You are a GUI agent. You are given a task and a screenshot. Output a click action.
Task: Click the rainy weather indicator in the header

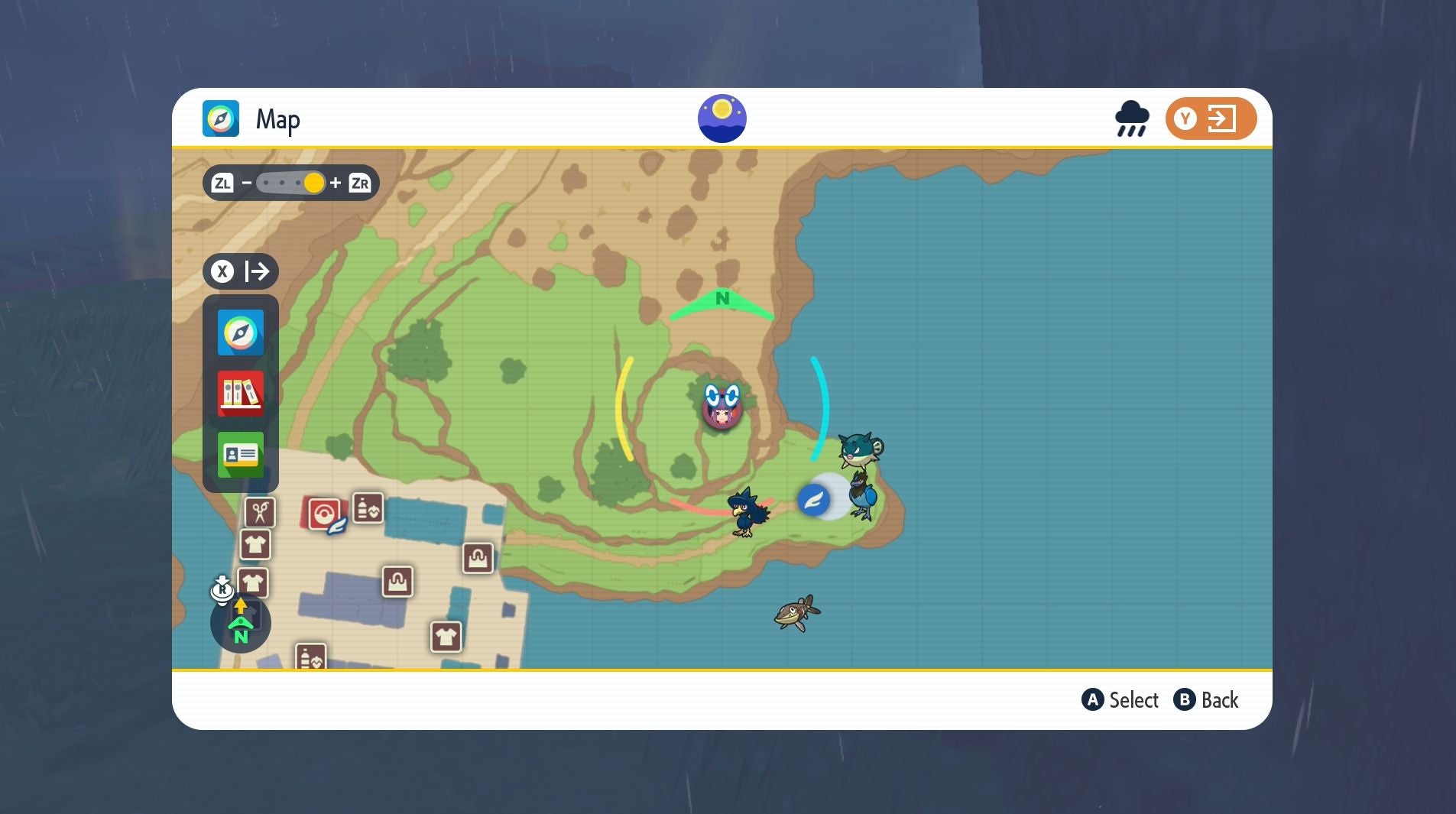pos(1131,118)
